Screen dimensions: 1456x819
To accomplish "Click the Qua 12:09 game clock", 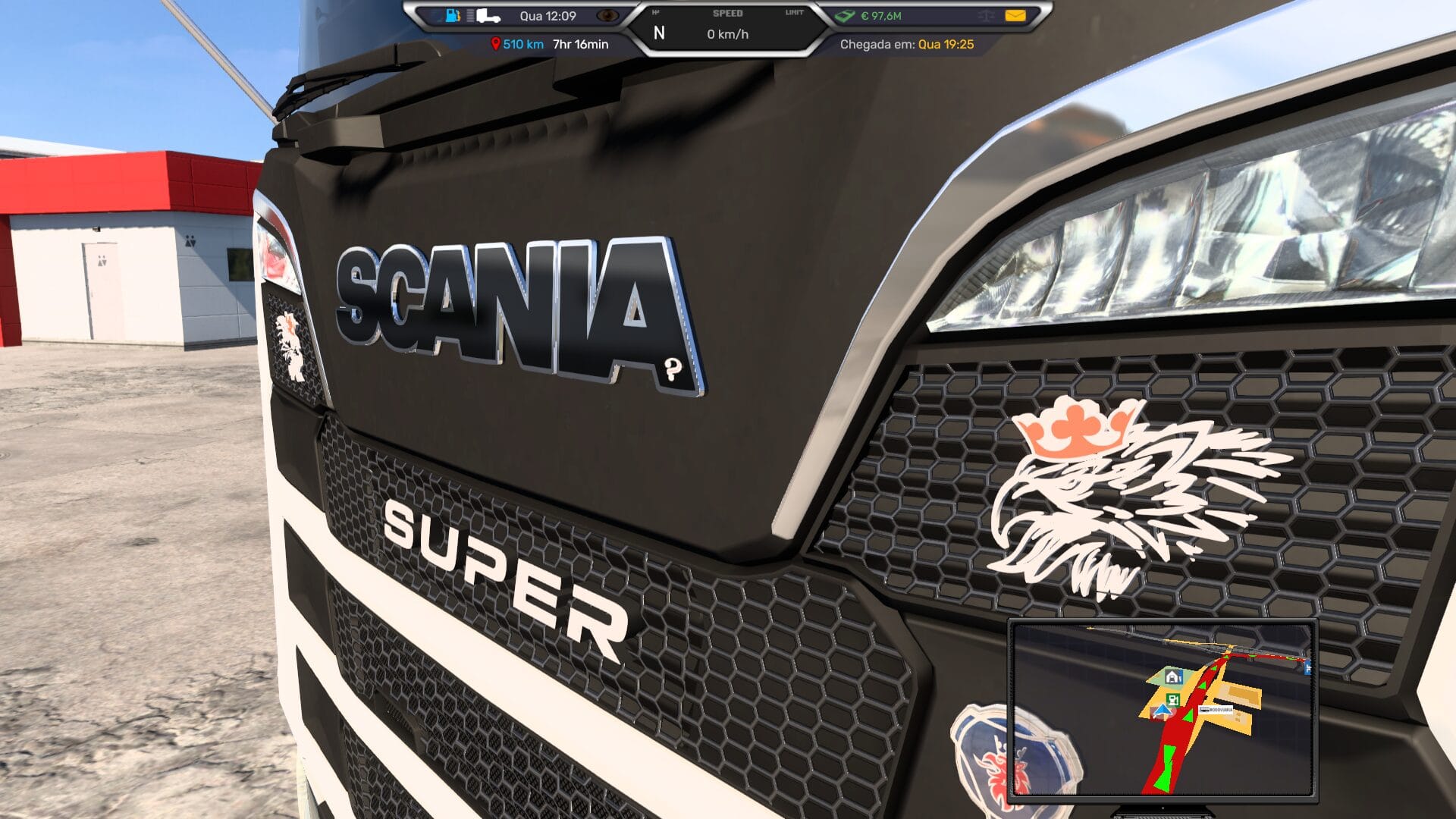I will (x=548, y=14).
